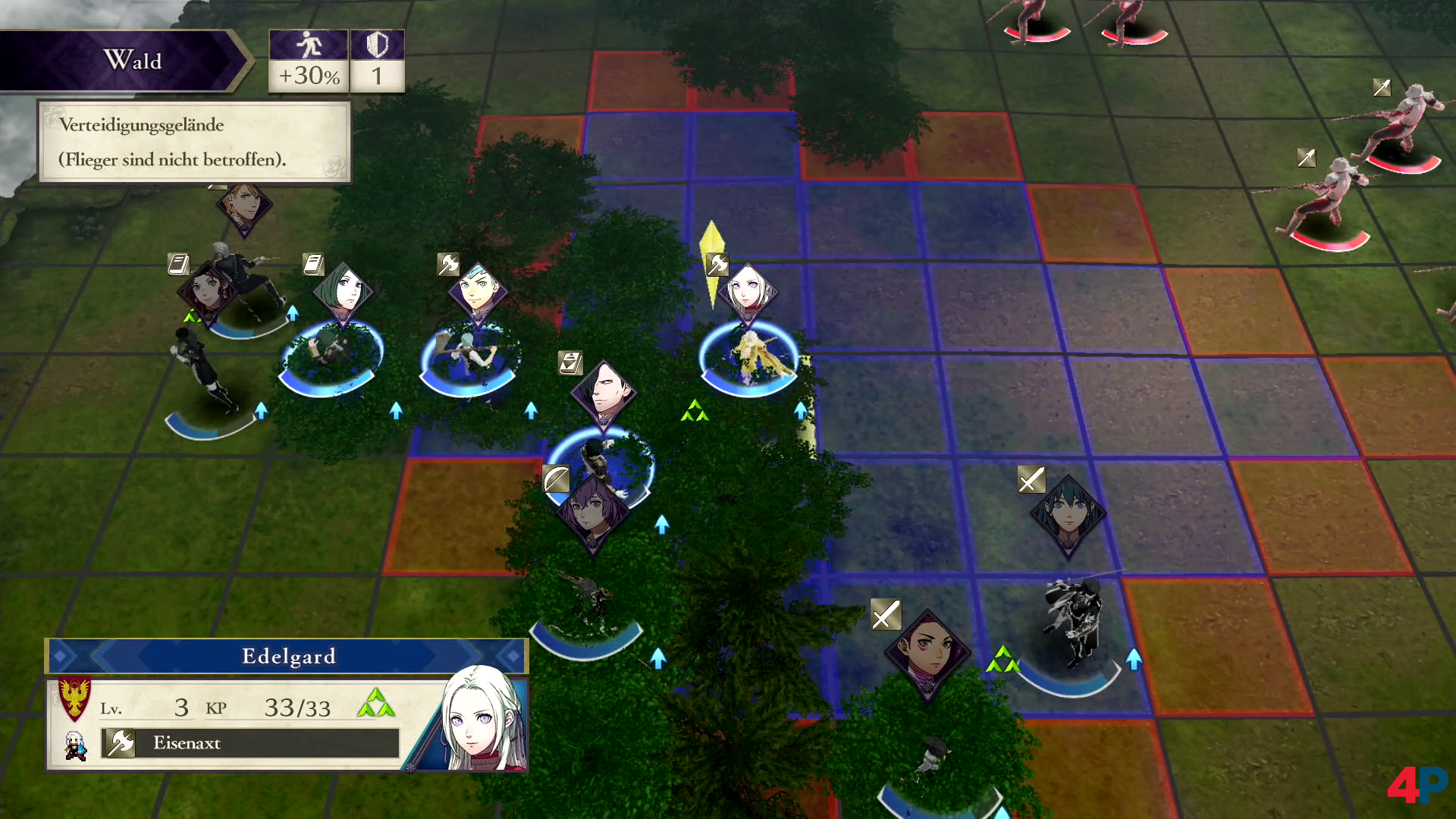Select Caspar's light-blue-haired axe unit portrait

click(478, 292)
